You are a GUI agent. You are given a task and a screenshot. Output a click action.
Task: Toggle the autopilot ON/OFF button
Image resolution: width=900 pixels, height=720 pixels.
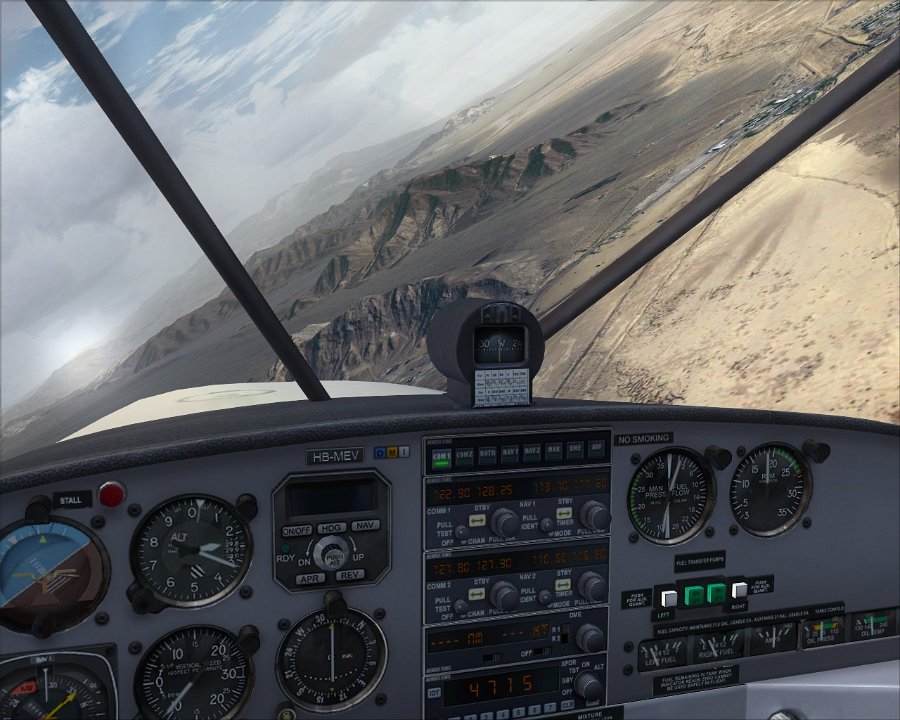click(x=297, y=529)
